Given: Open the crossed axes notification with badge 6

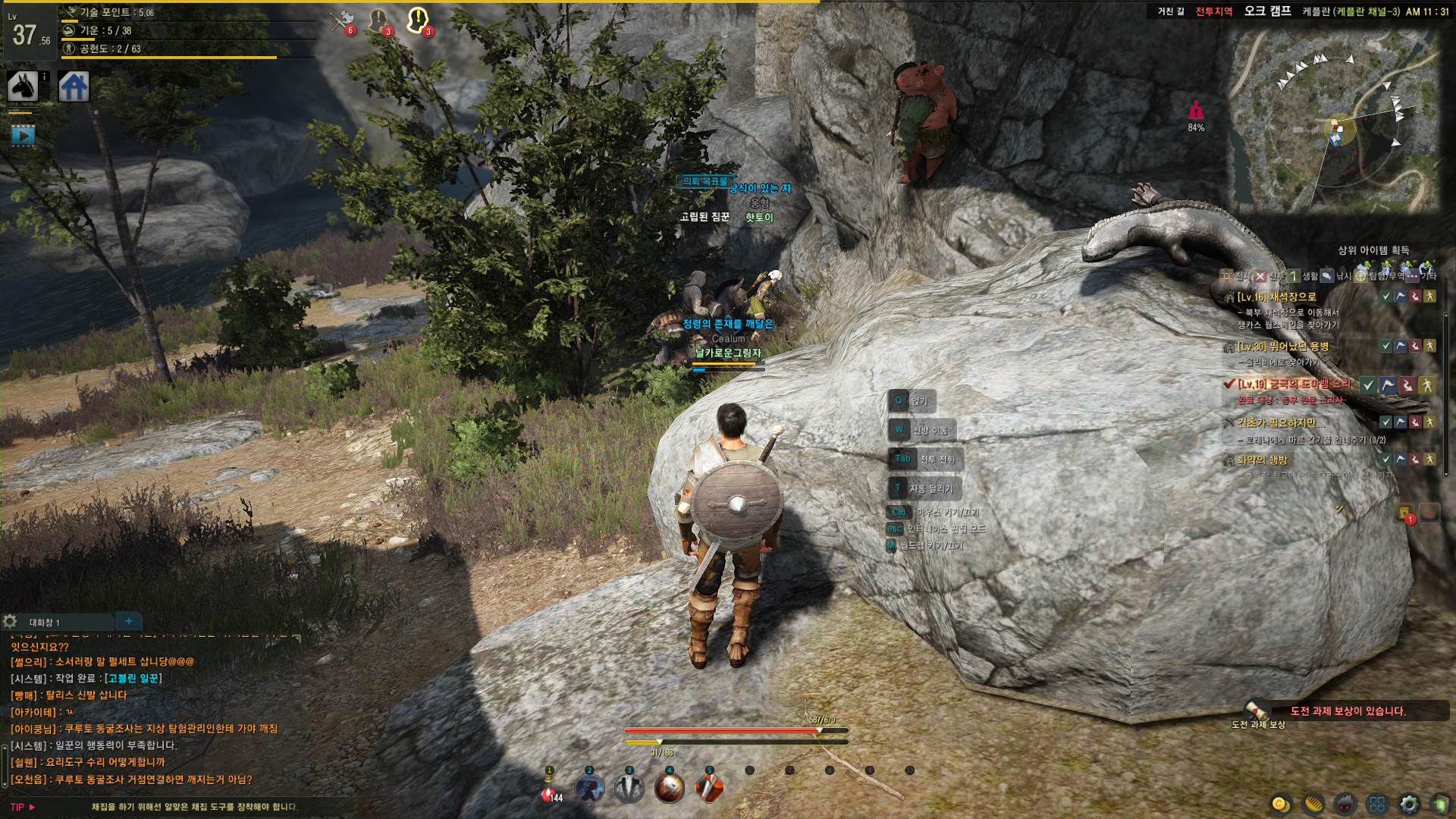Looking at the screenshot, I should (343, 21).
